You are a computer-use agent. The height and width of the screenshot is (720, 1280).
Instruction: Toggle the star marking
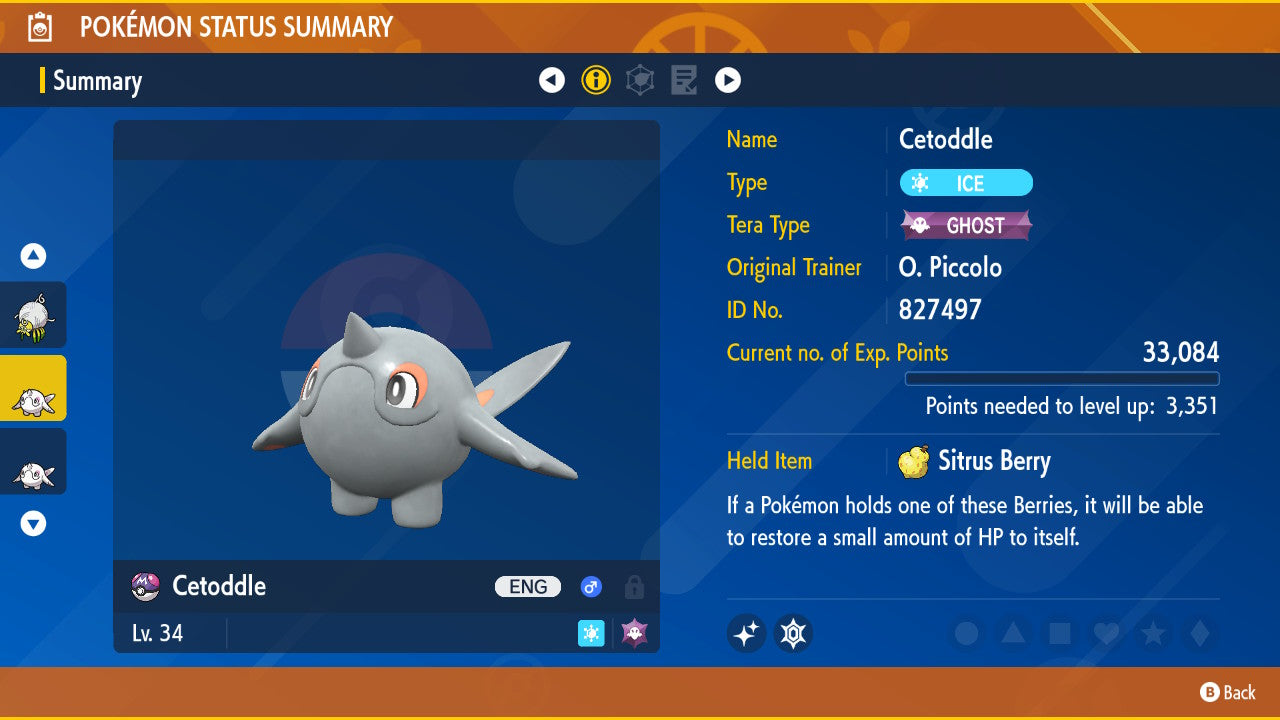coord(1152,633)
